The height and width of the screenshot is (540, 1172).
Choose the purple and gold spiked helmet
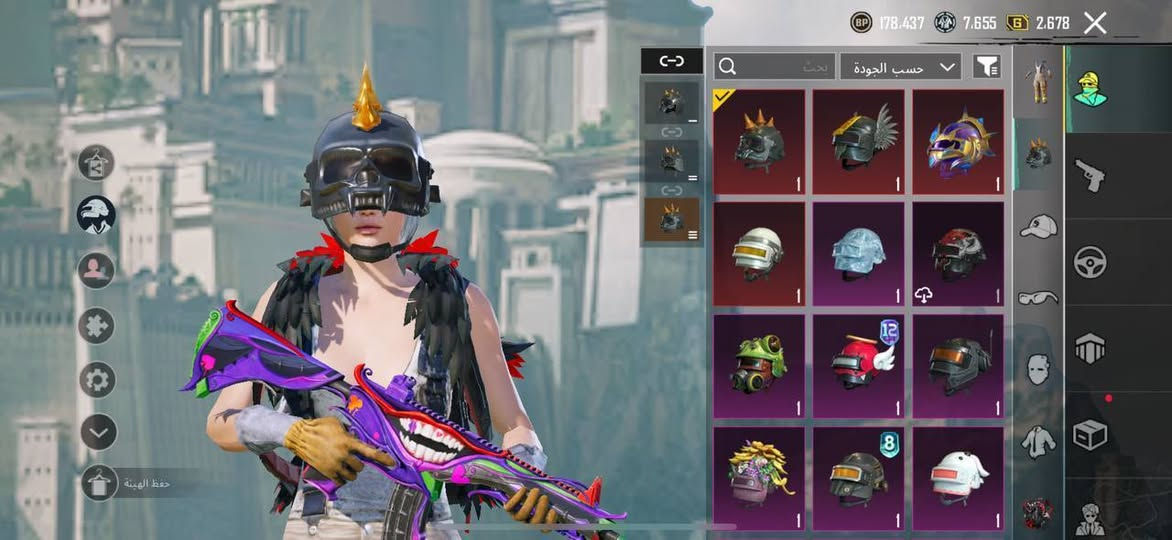958,141
